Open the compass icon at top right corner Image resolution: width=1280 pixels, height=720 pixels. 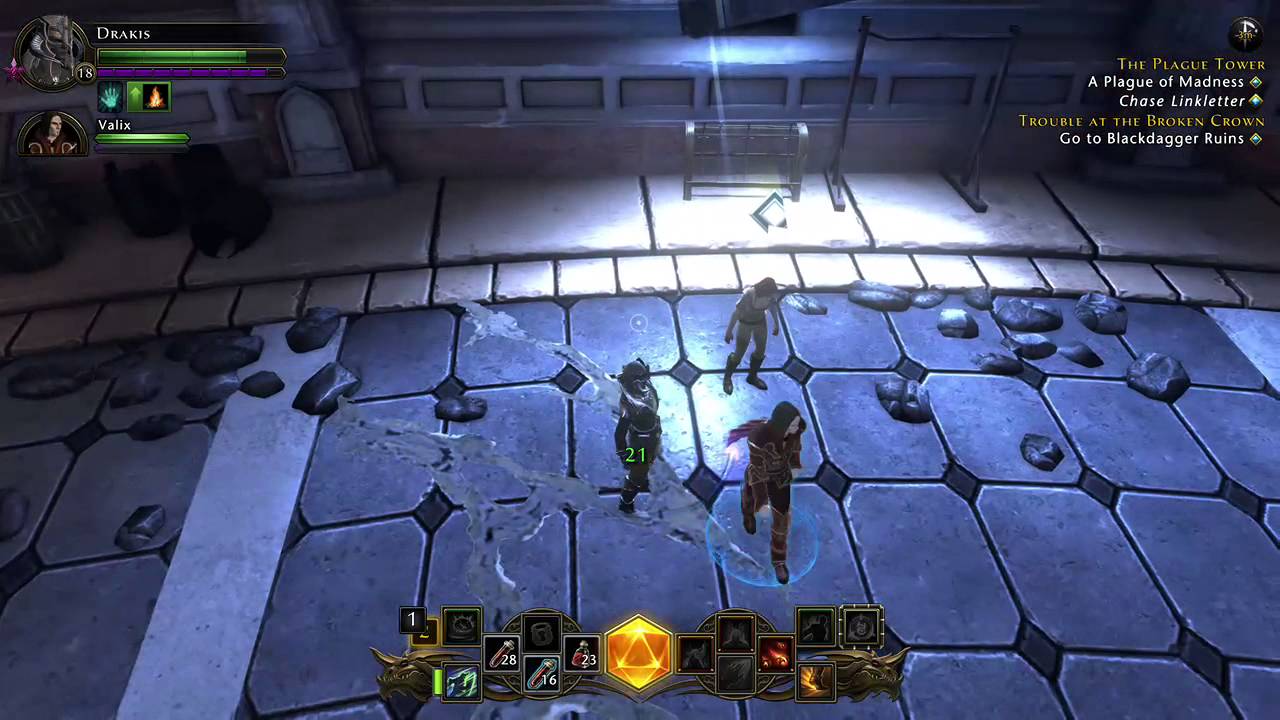1246,33
